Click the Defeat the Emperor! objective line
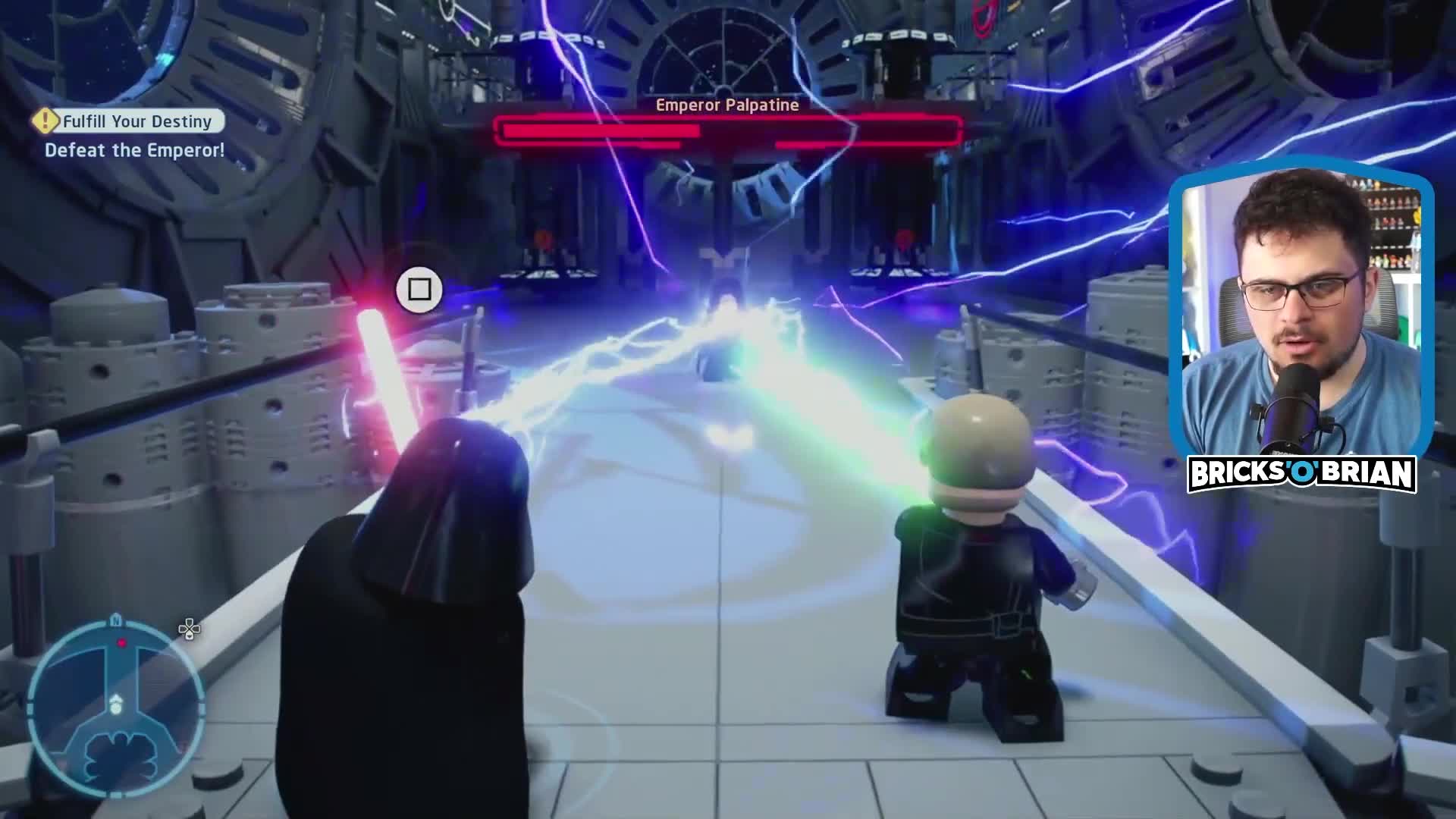Image resolution: width=1456 pixels, height=819 pixels. coord(135,150)
